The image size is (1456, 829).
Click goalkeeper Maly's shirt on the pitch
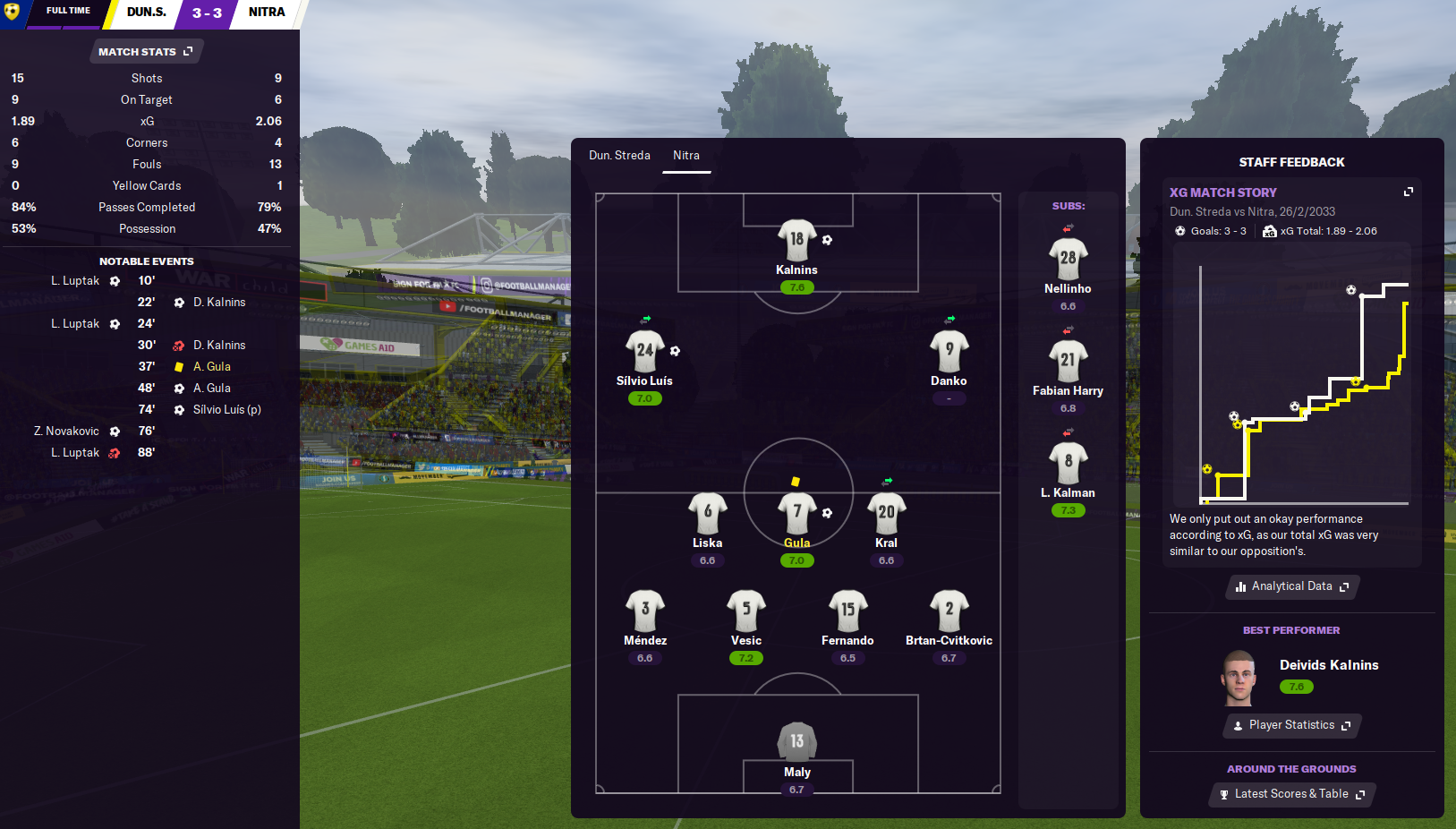(x=796, y=742)
